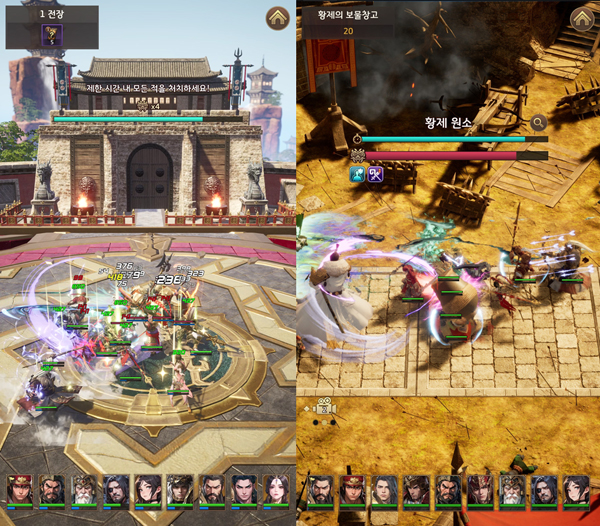Inspect the purple crossed-weapons status icon
The image size is (600, 526).
(x=376, y=174)
